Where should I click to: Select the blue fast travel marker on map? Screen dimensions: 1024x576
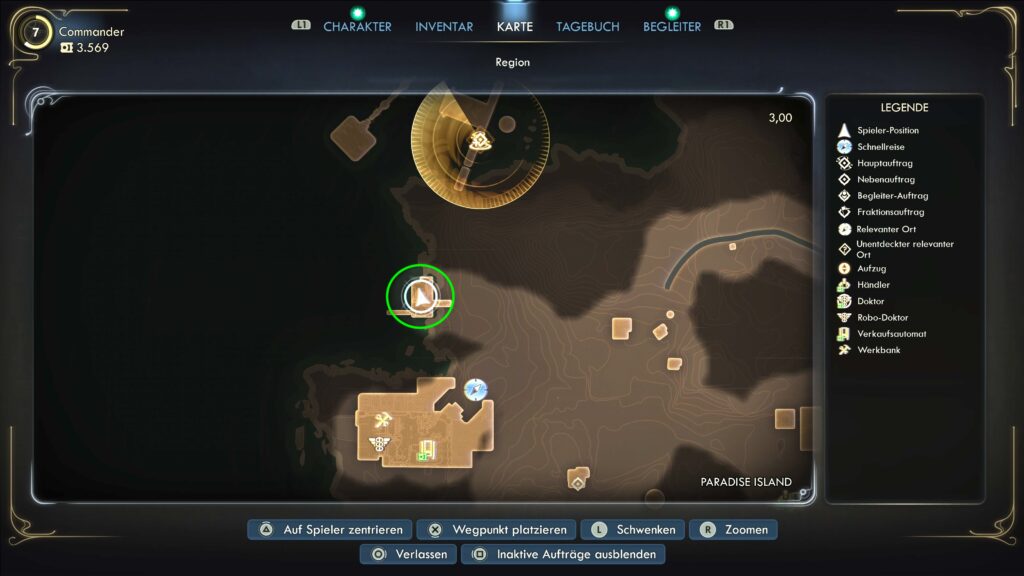476,389
